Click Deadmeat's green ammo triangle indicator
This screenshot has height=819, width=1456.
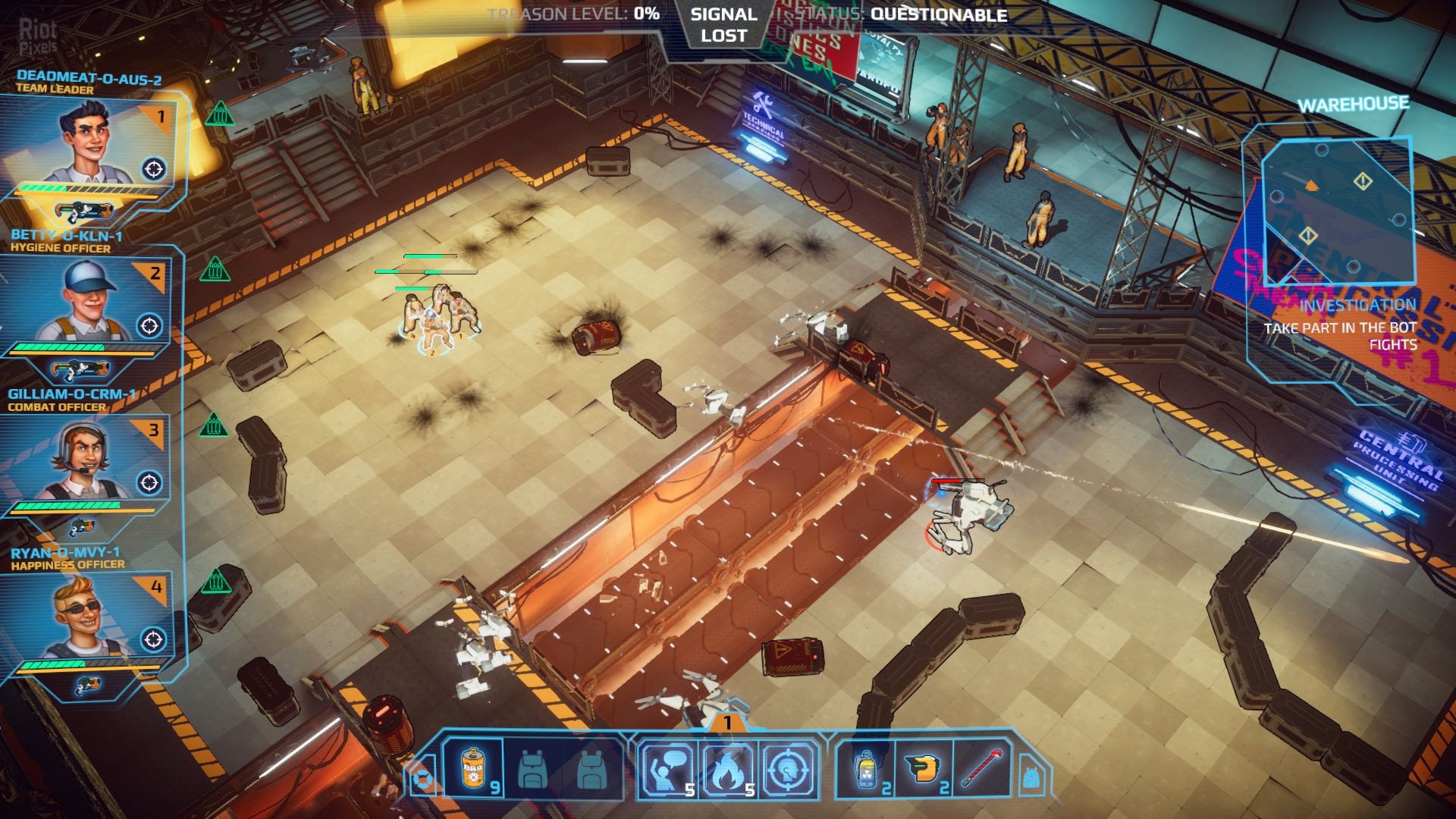coord(219,115)
